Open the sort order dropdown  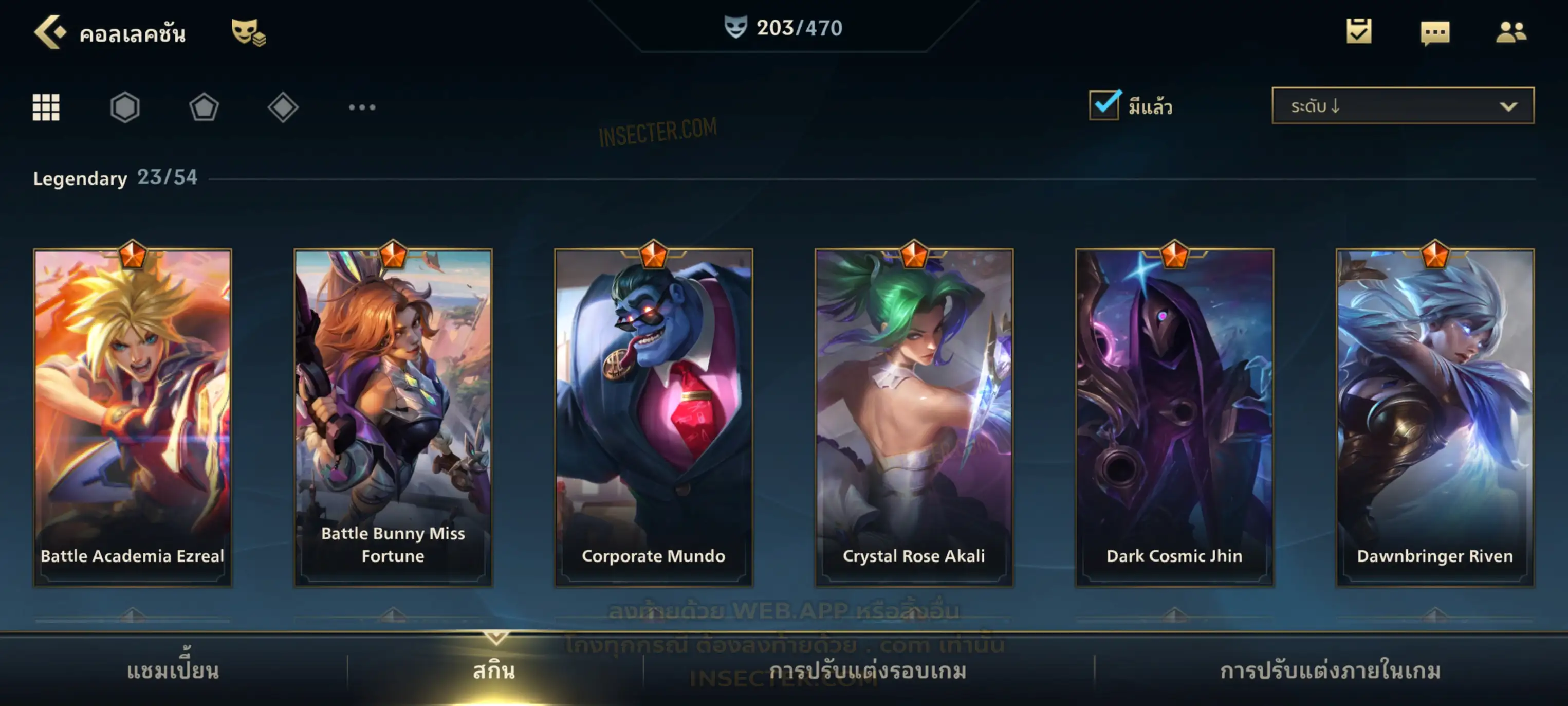tap(1403, 106)
